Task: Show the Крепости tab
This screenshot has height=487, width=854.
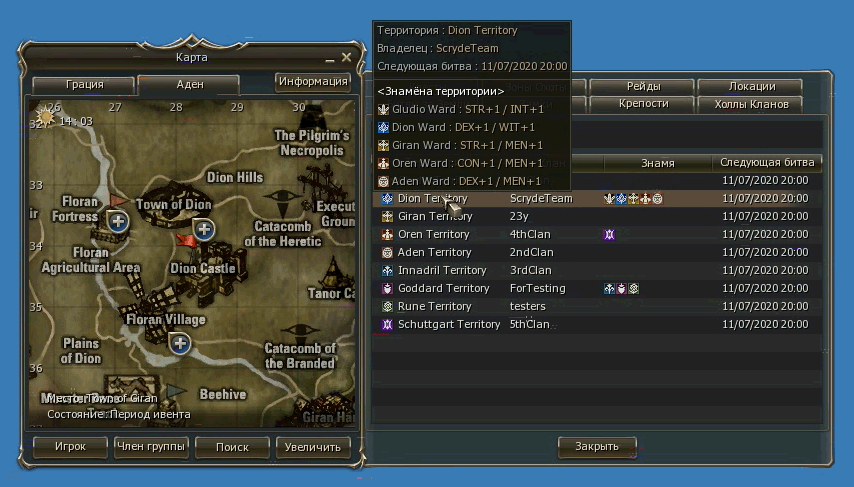Action: pos(643,104)
